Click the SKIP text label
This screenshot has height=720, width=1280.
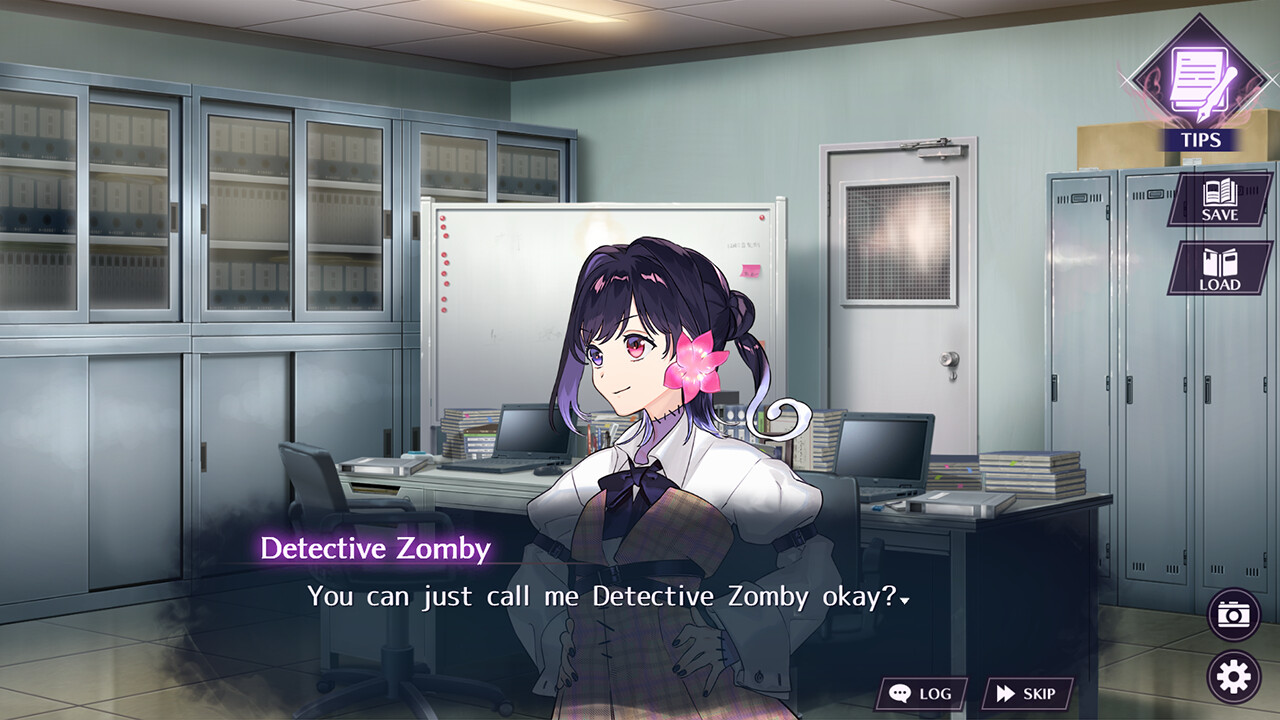(1040, 692)
